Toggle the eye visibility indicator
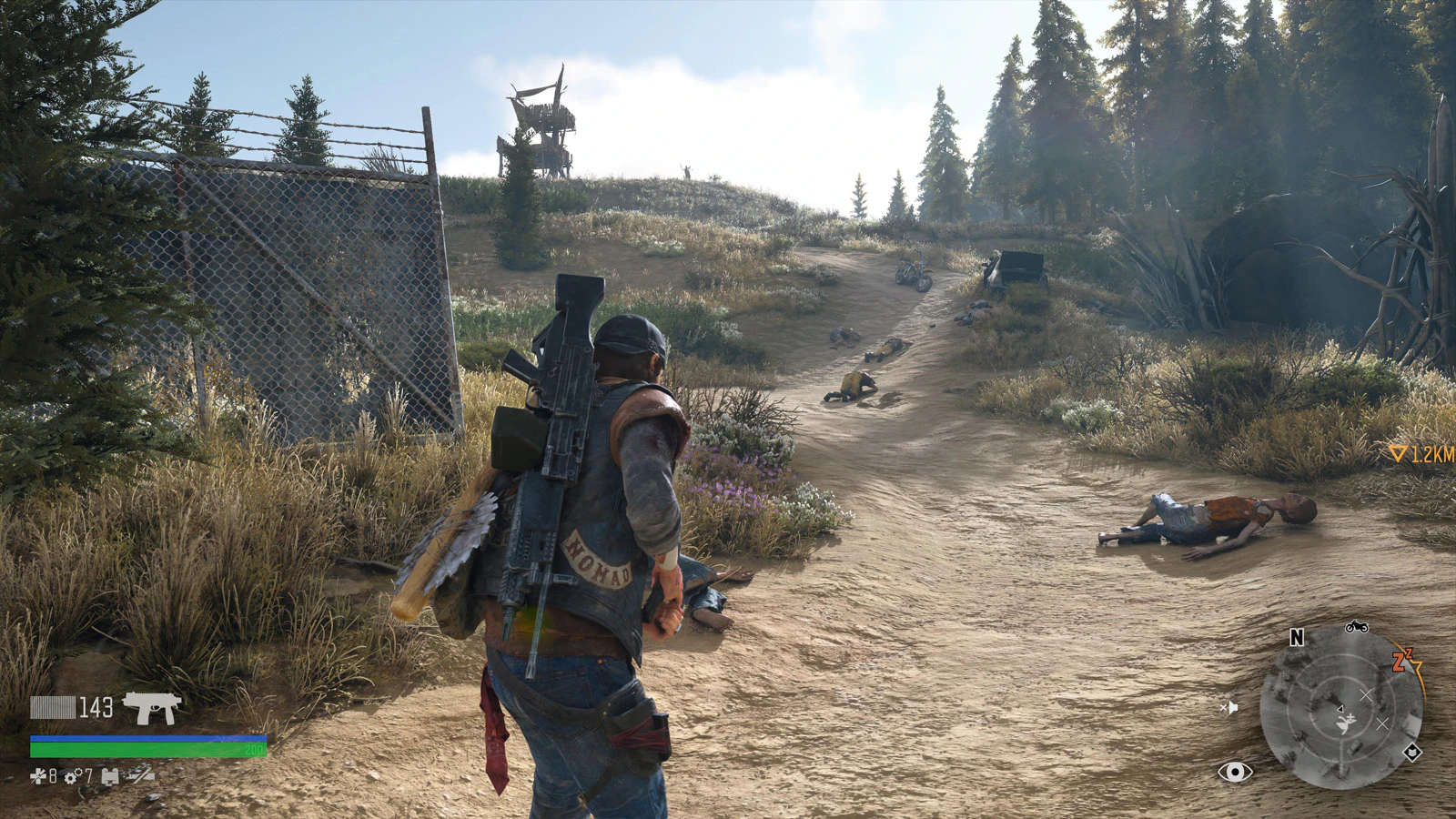The image size is (1456, 819). click(x=1235, y=773)
